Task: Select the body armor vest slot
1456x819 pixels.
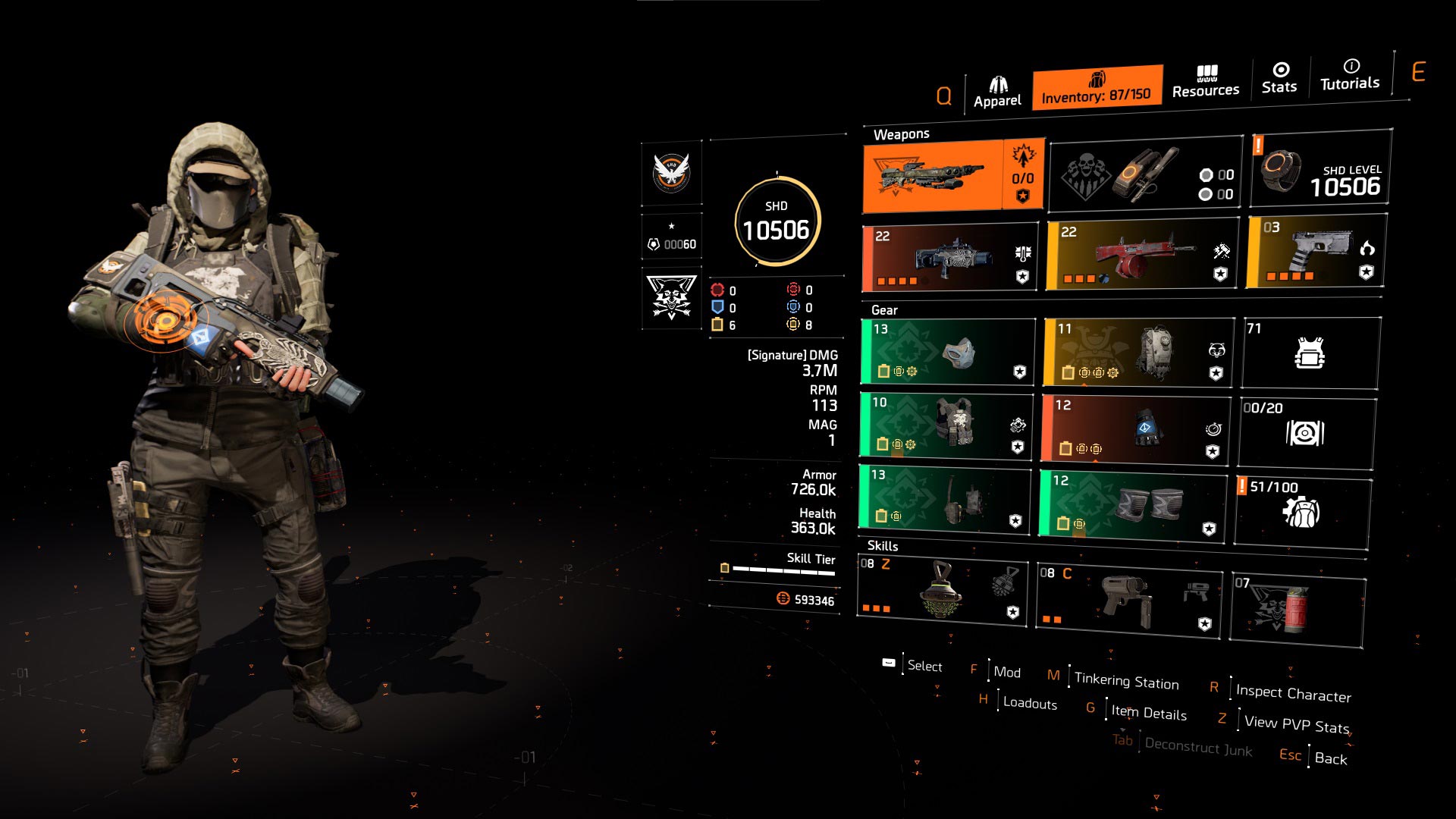Action: pyautogui.click(x=946, y=425)
